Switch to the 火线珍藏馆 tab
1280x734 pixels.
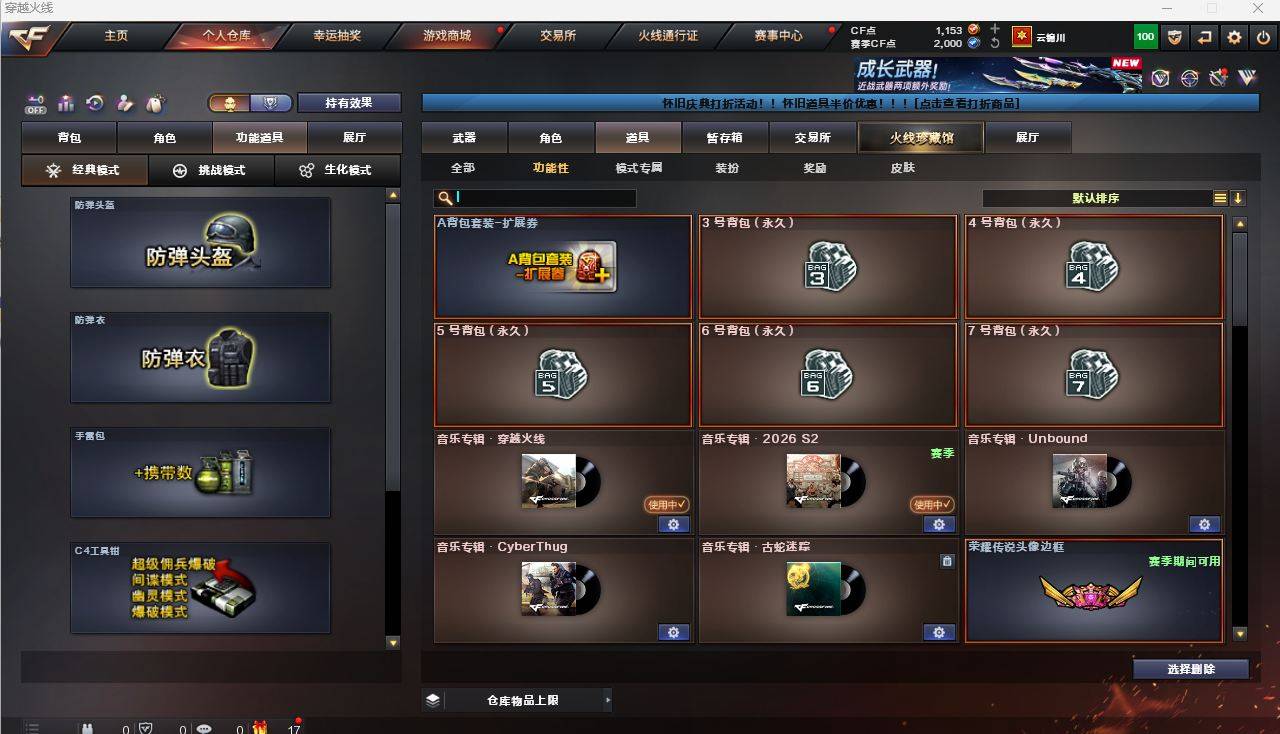919,137
